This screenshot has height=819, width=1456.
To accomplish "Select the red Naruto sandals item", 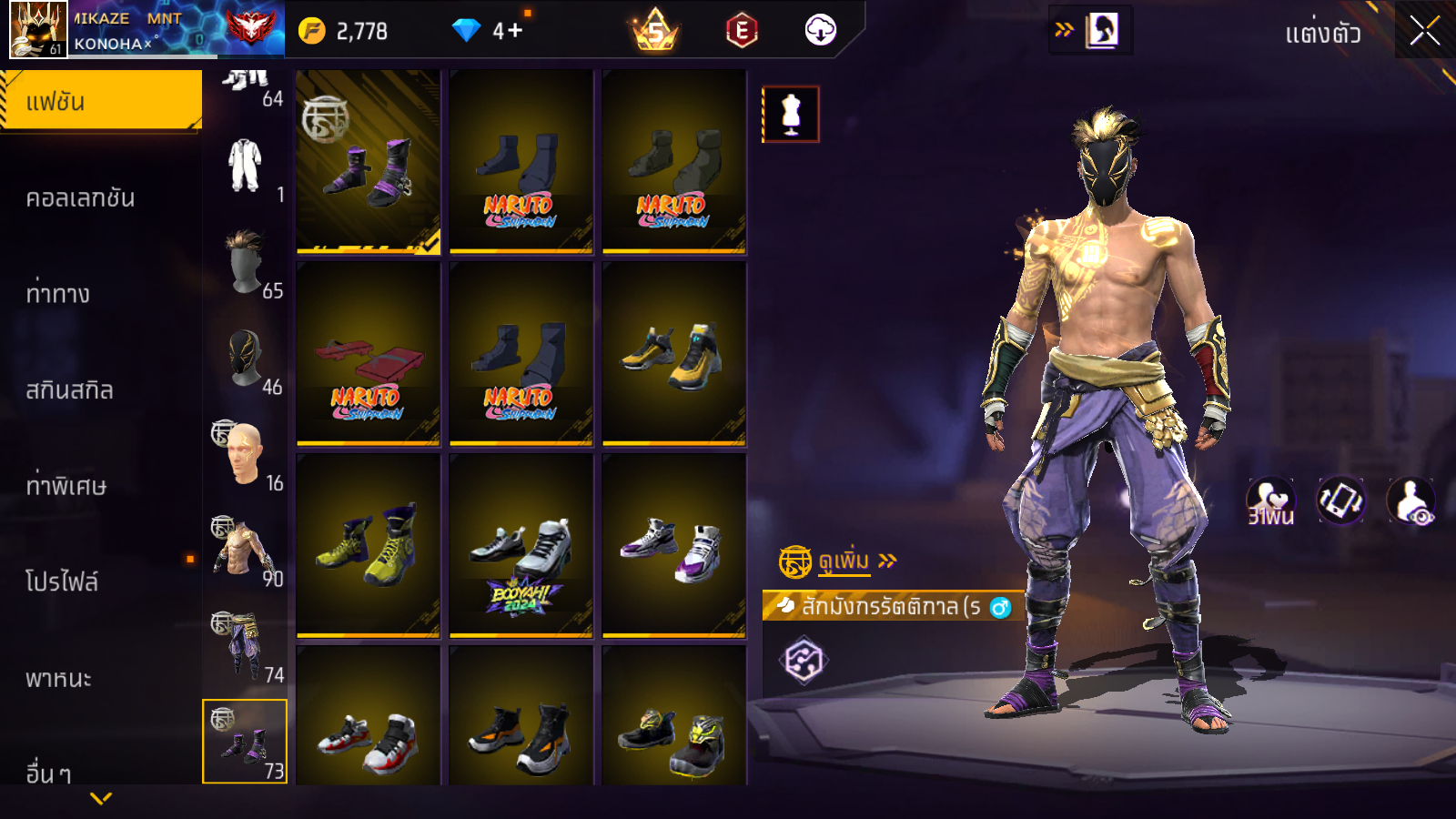I will [369, 355].
